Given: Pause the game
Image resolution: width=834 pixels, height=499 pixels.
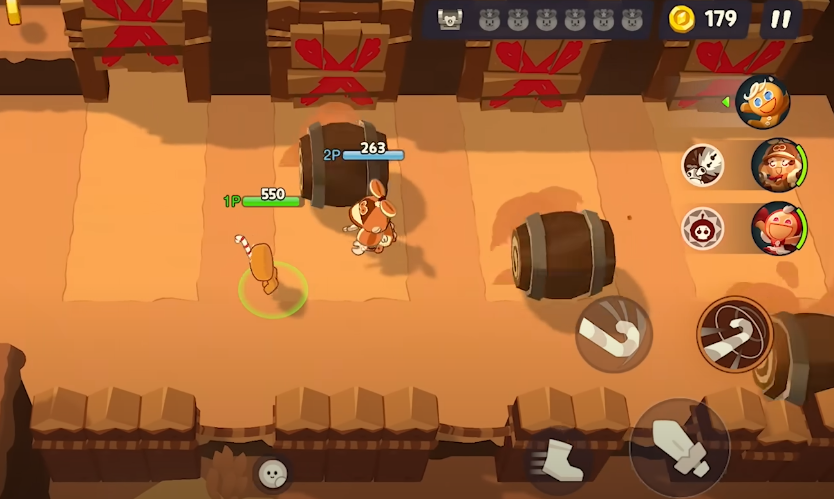Looking at the screenshot, I should coord(781,19).
